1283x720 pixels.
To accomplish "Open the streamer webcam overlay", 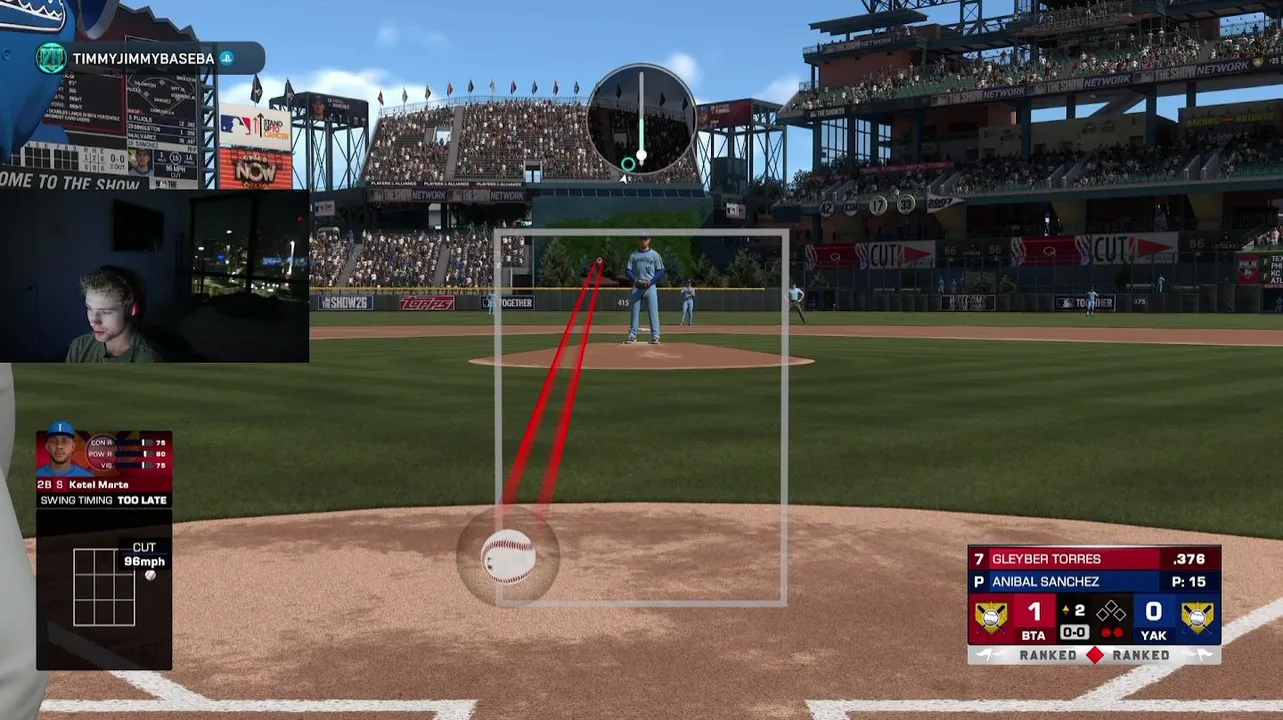I will 155,275.
